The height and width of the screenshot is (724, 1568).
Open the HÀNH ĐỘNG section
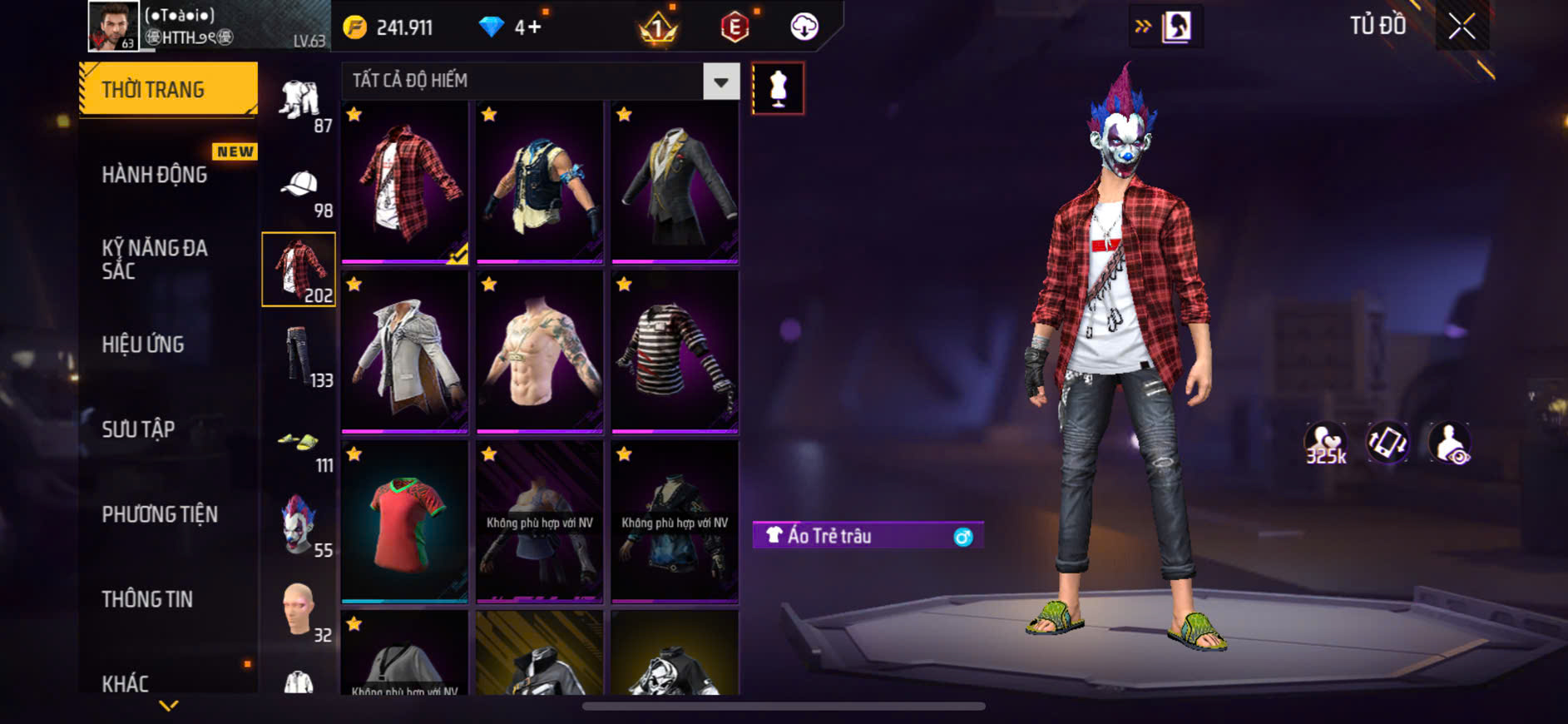[155, 175]
